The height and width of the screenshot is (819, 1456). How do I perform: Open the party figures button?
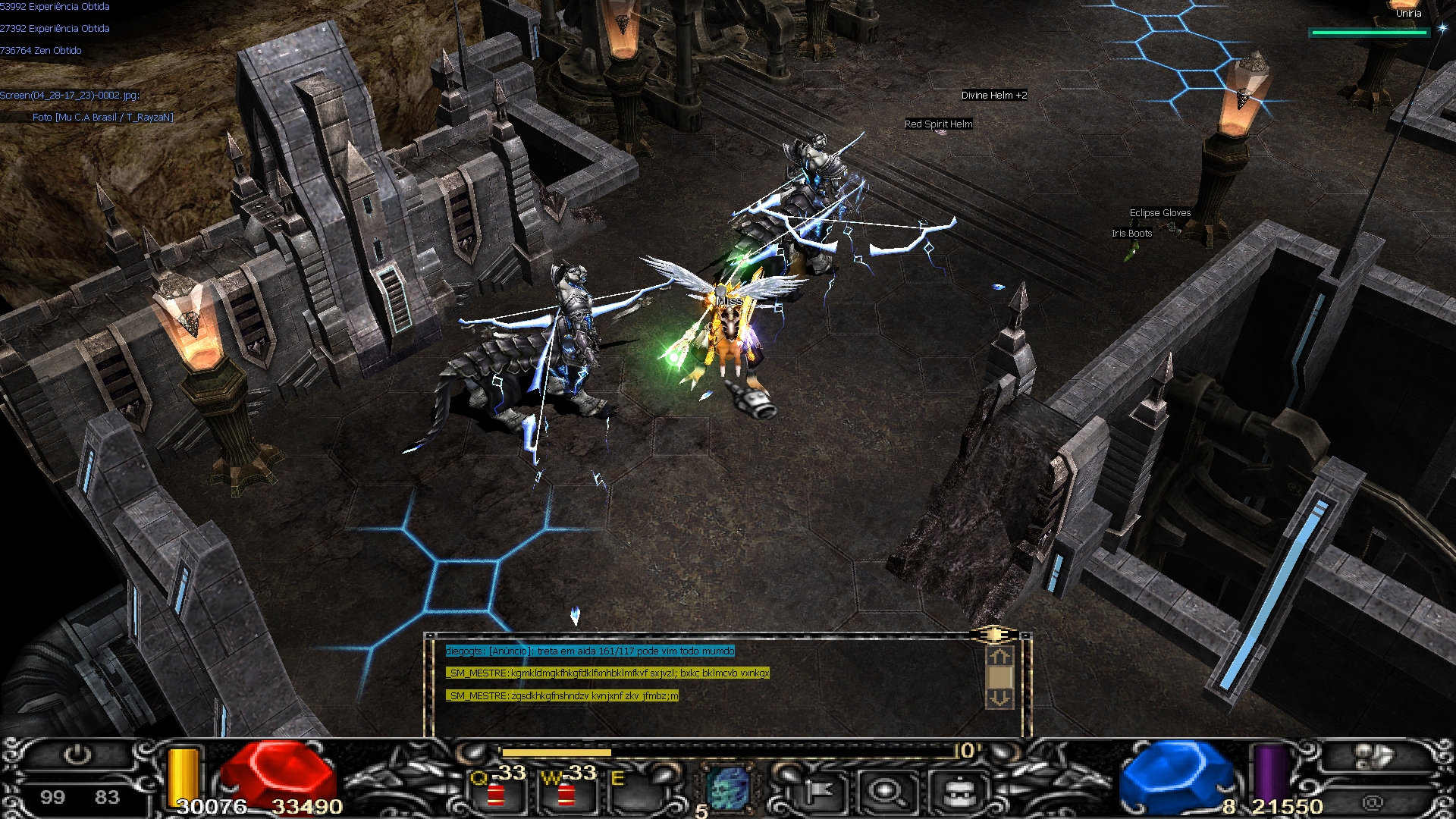1373,756
